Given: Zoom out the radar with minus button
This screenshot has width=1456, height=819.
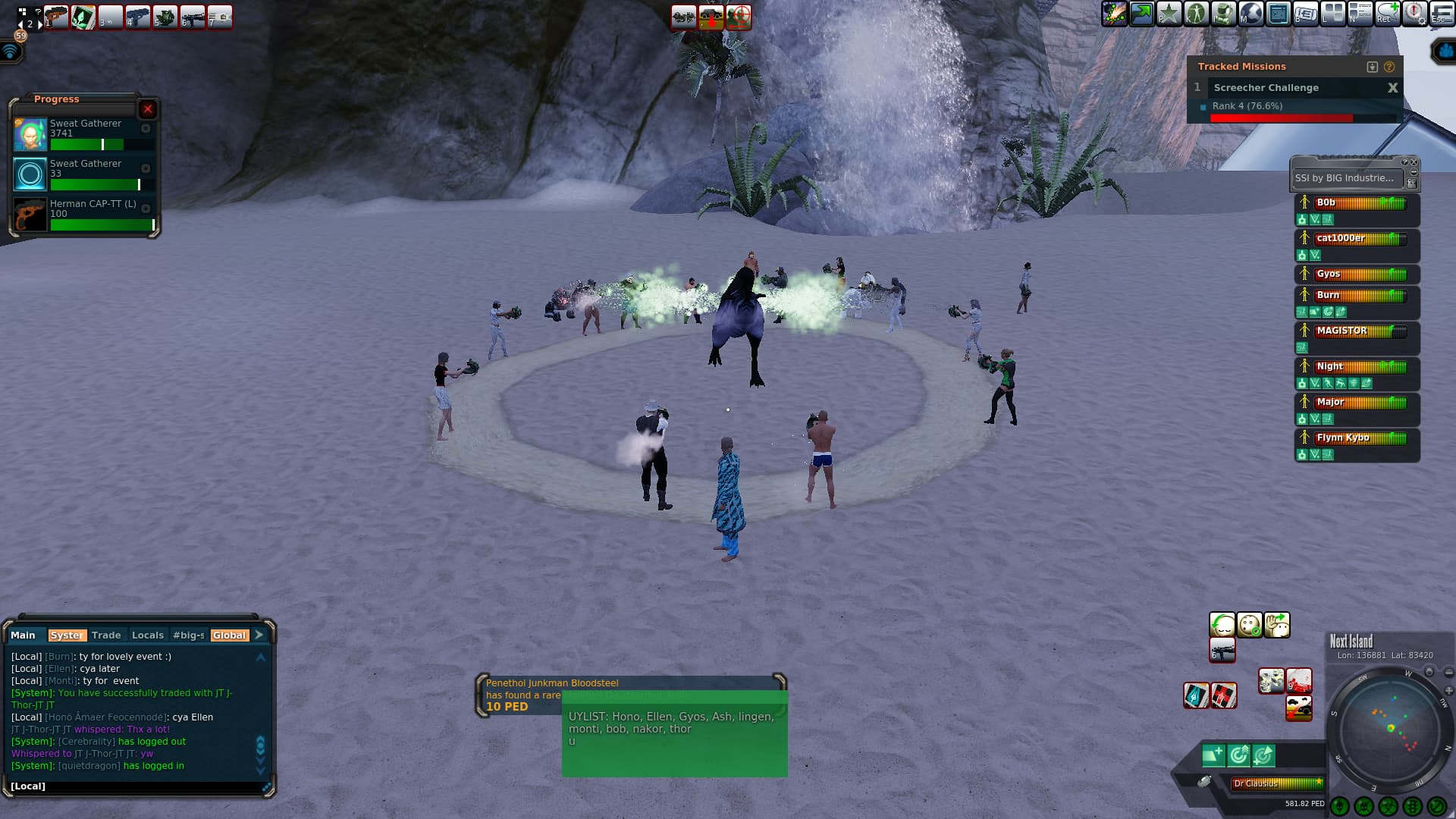Looking at the screenshot, I should pos(1449,673).
